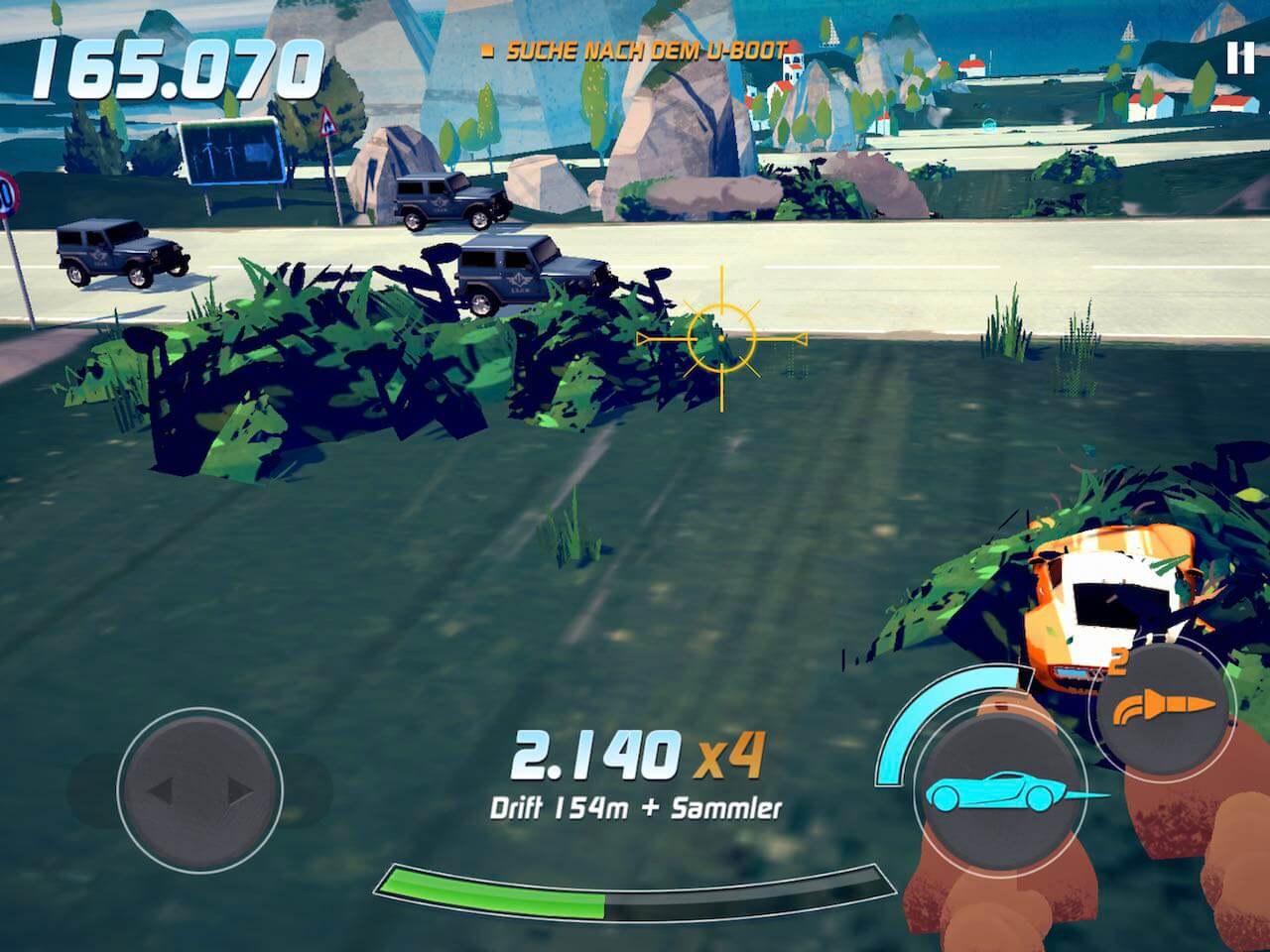Activate the cyan car boost button
This screenshot has width=1270, height=952.
pos(999,791)
